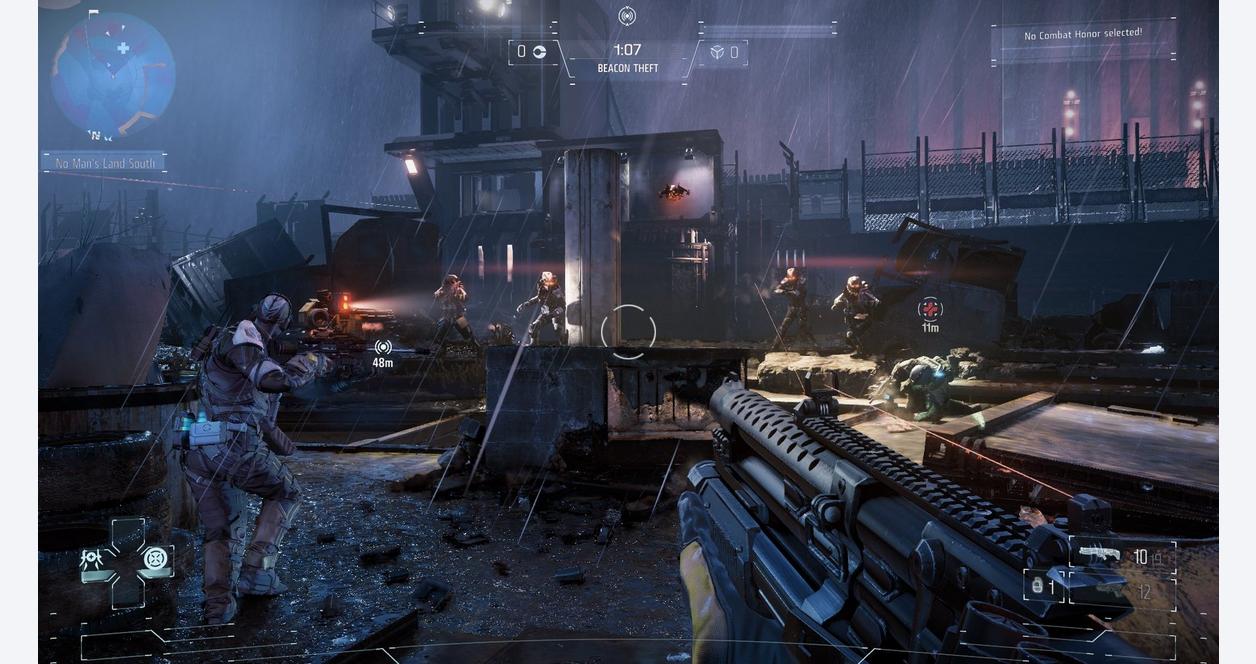Click the No Man's Land South location label
Image resolution: width=1256 pixels, height=664 pixels.
point(105,163)
